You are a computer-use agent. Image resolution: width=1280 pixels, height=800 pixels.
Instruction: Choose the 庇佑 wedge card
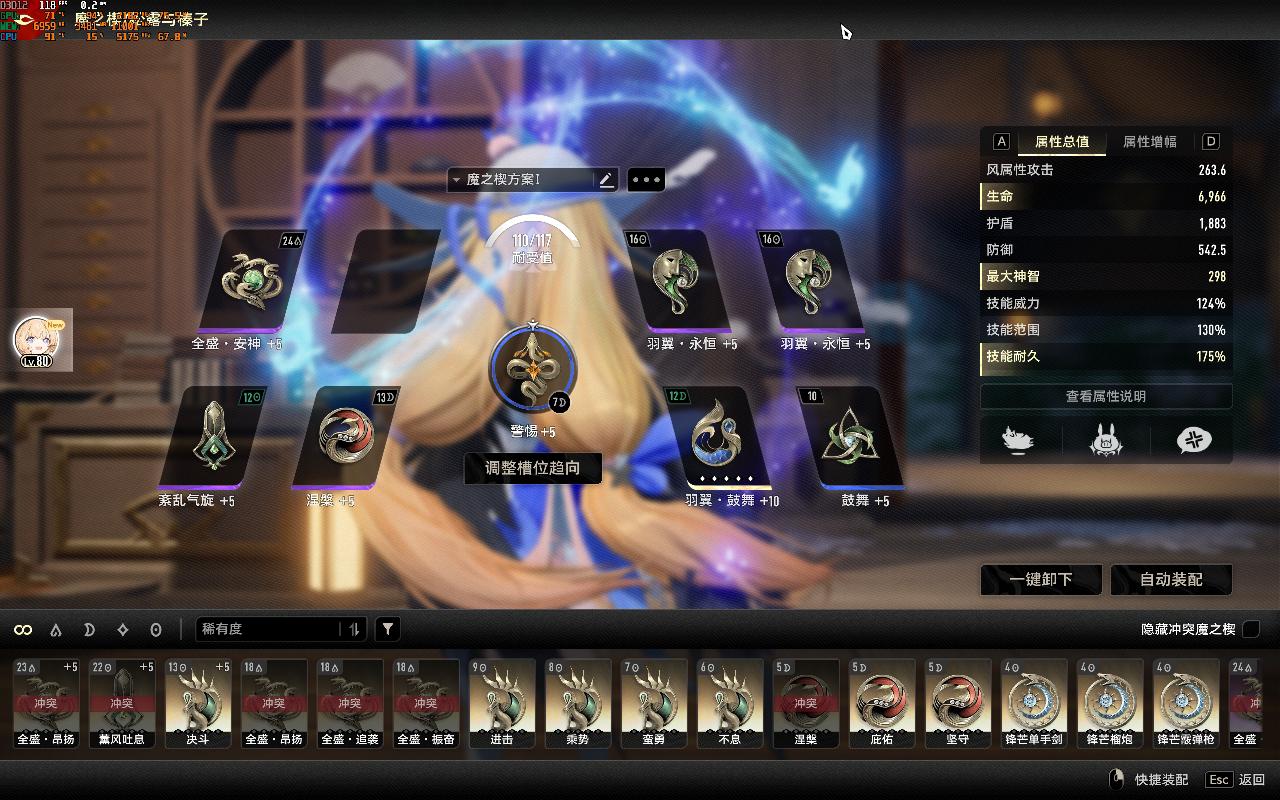[x=881, y=703]
